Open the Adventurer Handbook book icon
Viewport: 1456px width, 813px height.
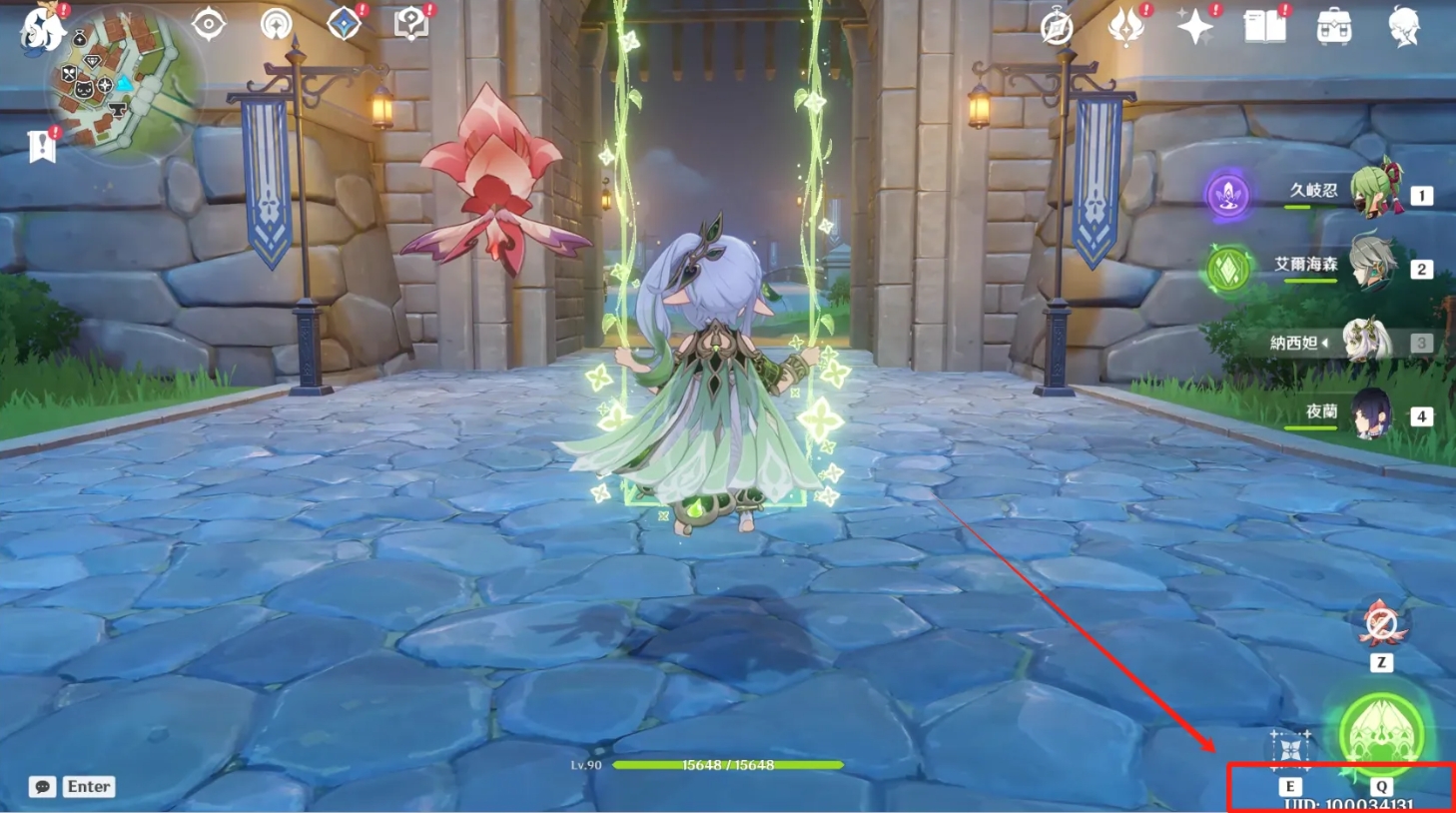(1264, 27)
